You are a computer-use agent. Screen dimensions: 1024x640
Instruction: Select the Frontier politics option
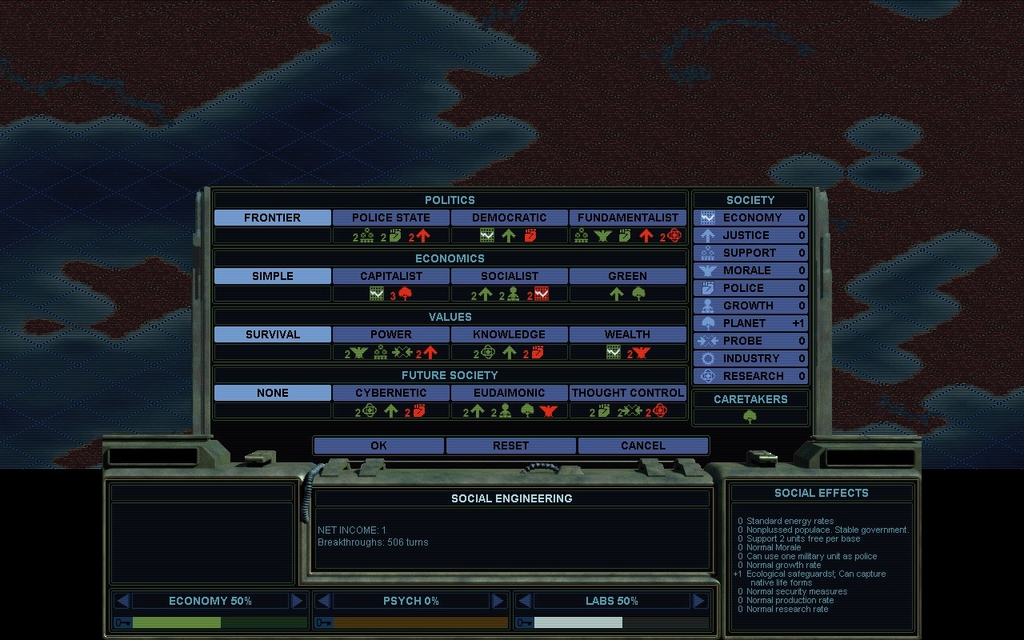(272, 217)
